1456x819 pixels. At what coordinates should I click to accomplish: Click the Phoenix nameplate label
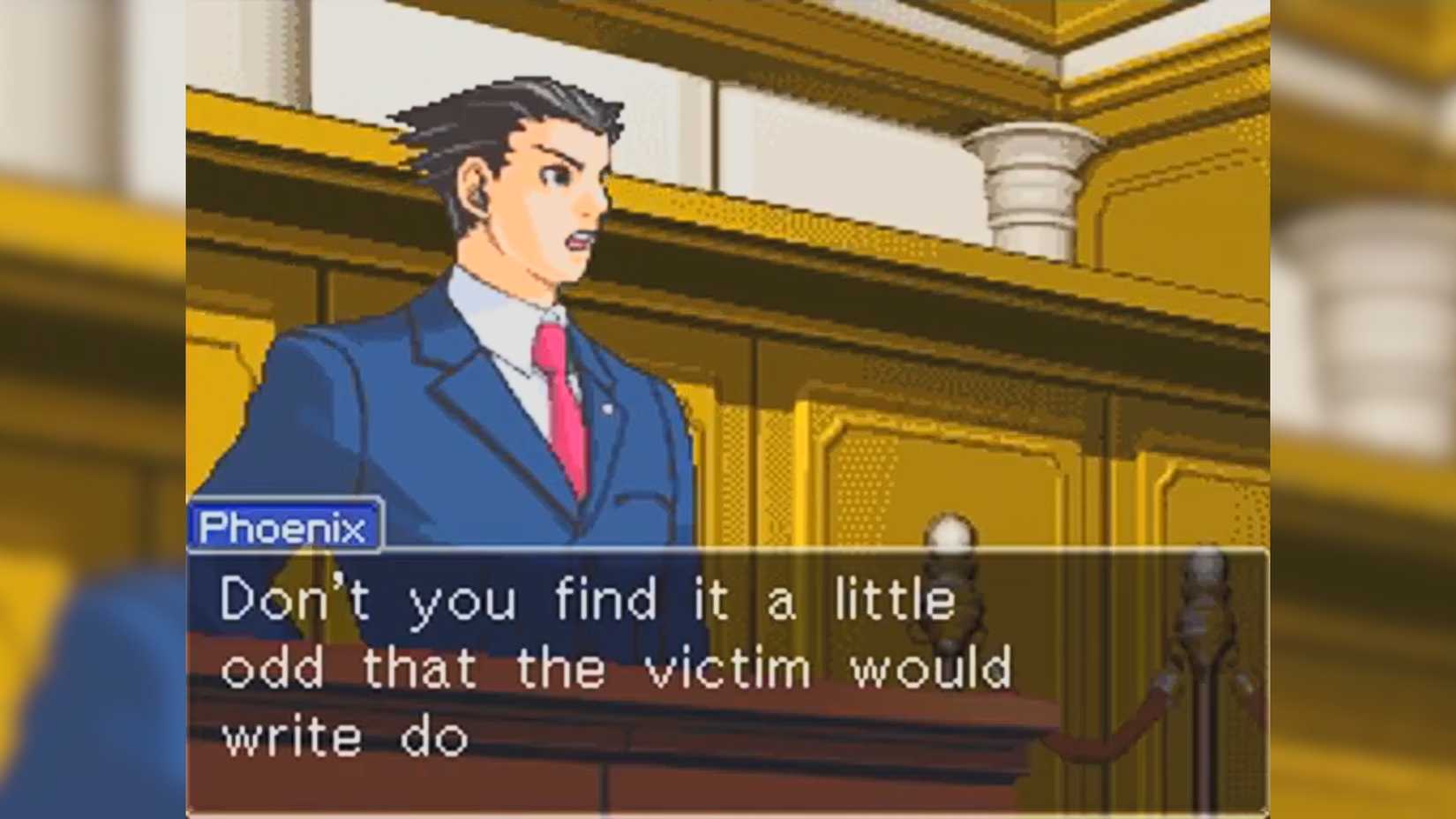coord(282,526)
